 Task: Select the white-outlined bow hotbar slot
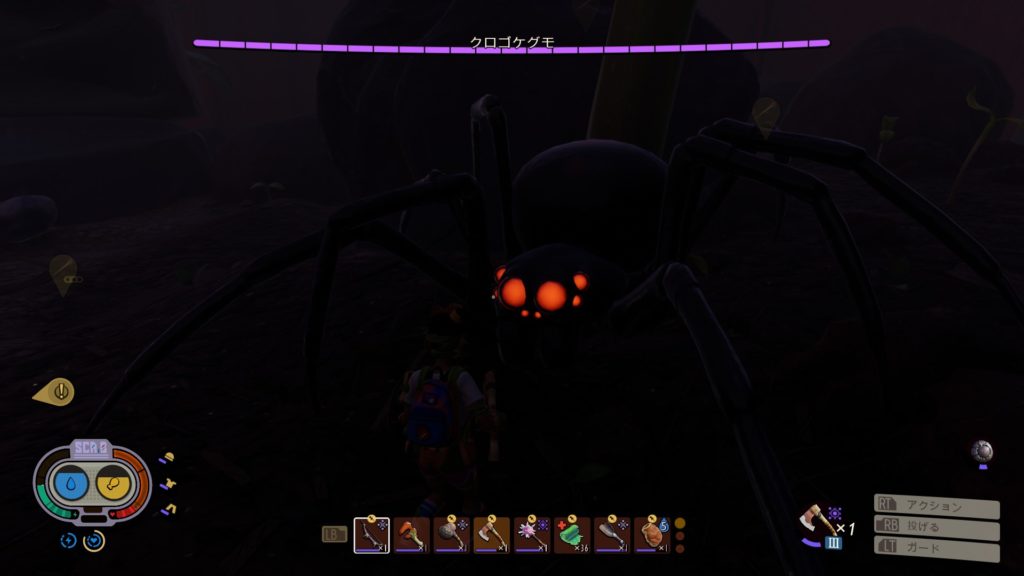(x=371, y=535)
